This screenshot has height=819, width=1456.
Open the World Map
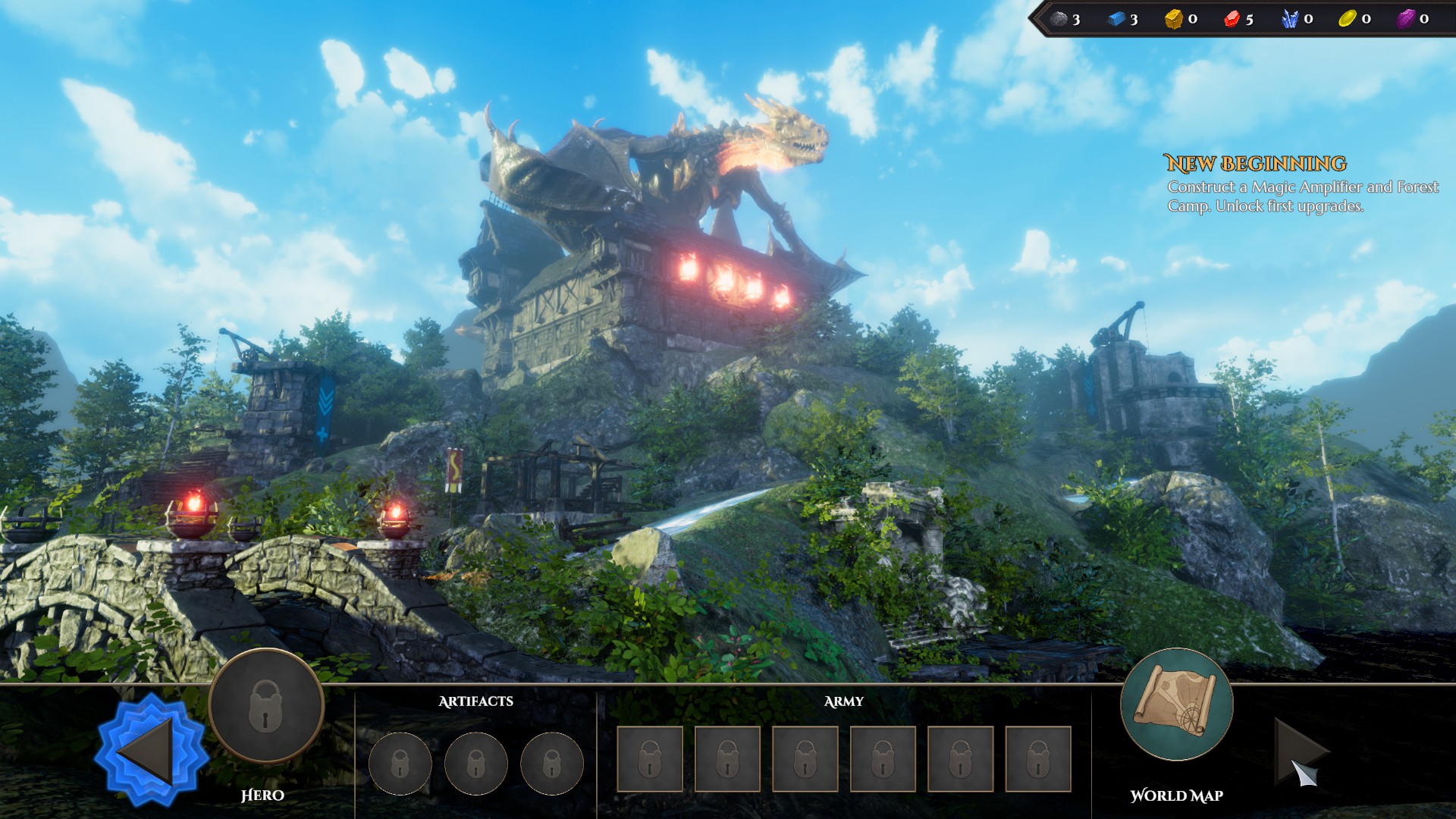click(1176, 704)
